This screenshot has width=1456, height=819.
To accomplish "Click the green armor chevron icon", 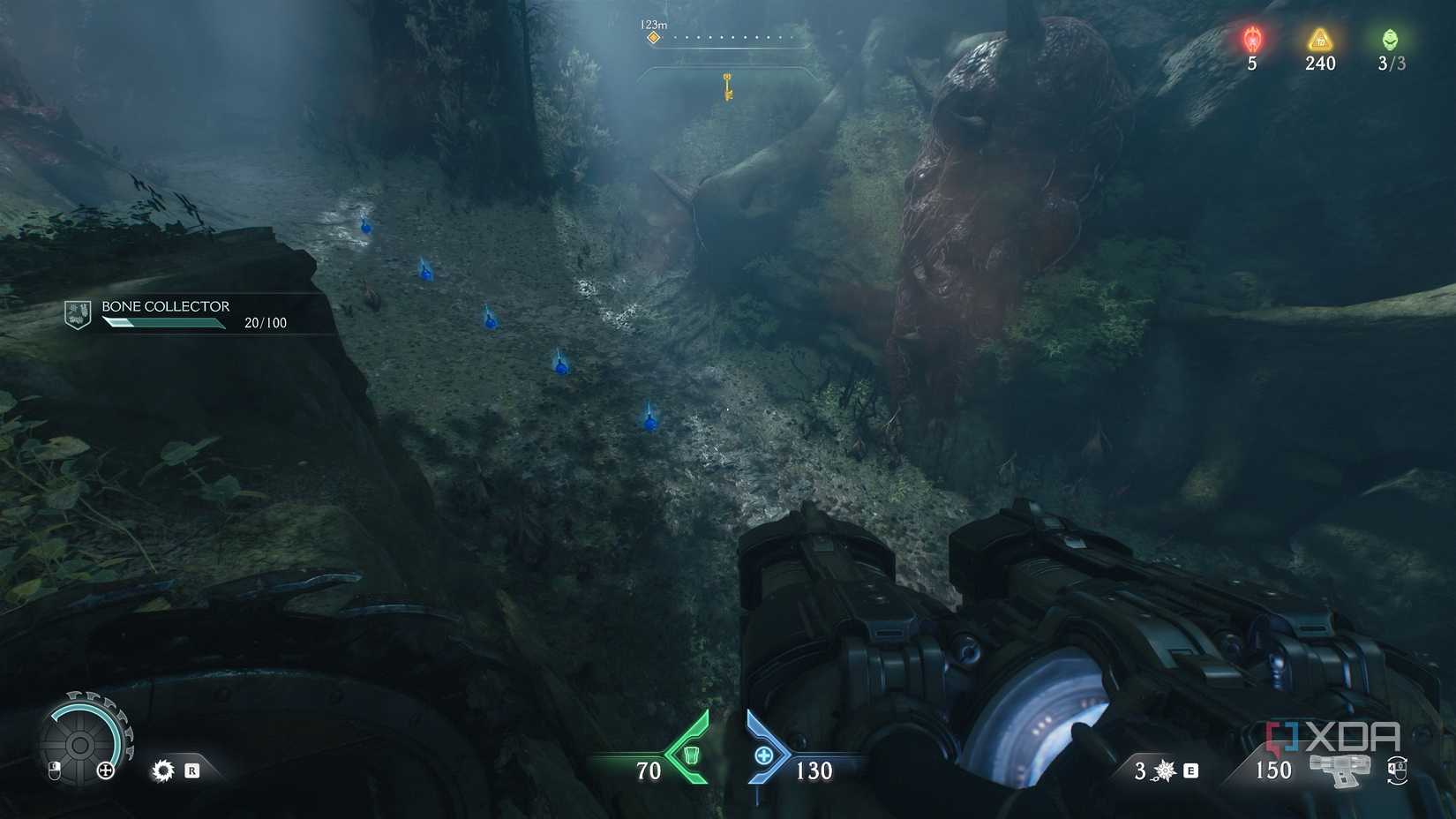I will [x=689, y=755].
